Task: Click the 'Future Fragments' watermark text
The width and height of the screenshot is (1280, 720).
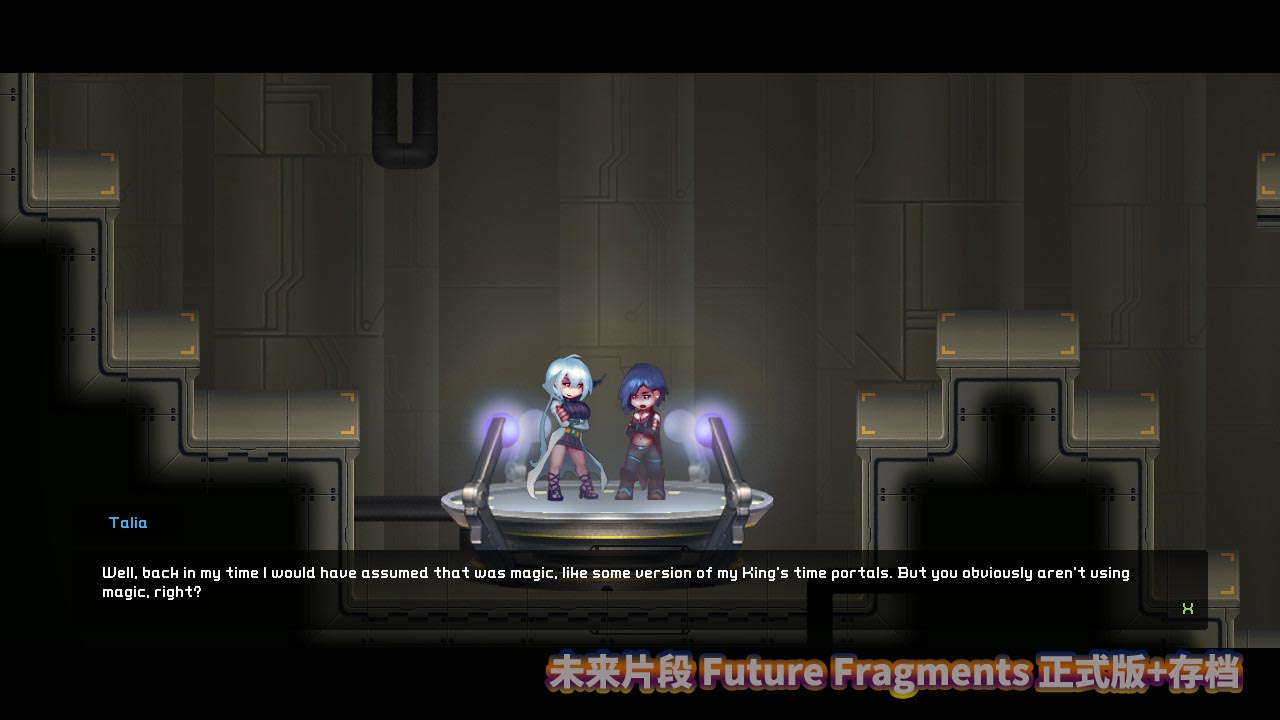Action: tap(862, 674)
